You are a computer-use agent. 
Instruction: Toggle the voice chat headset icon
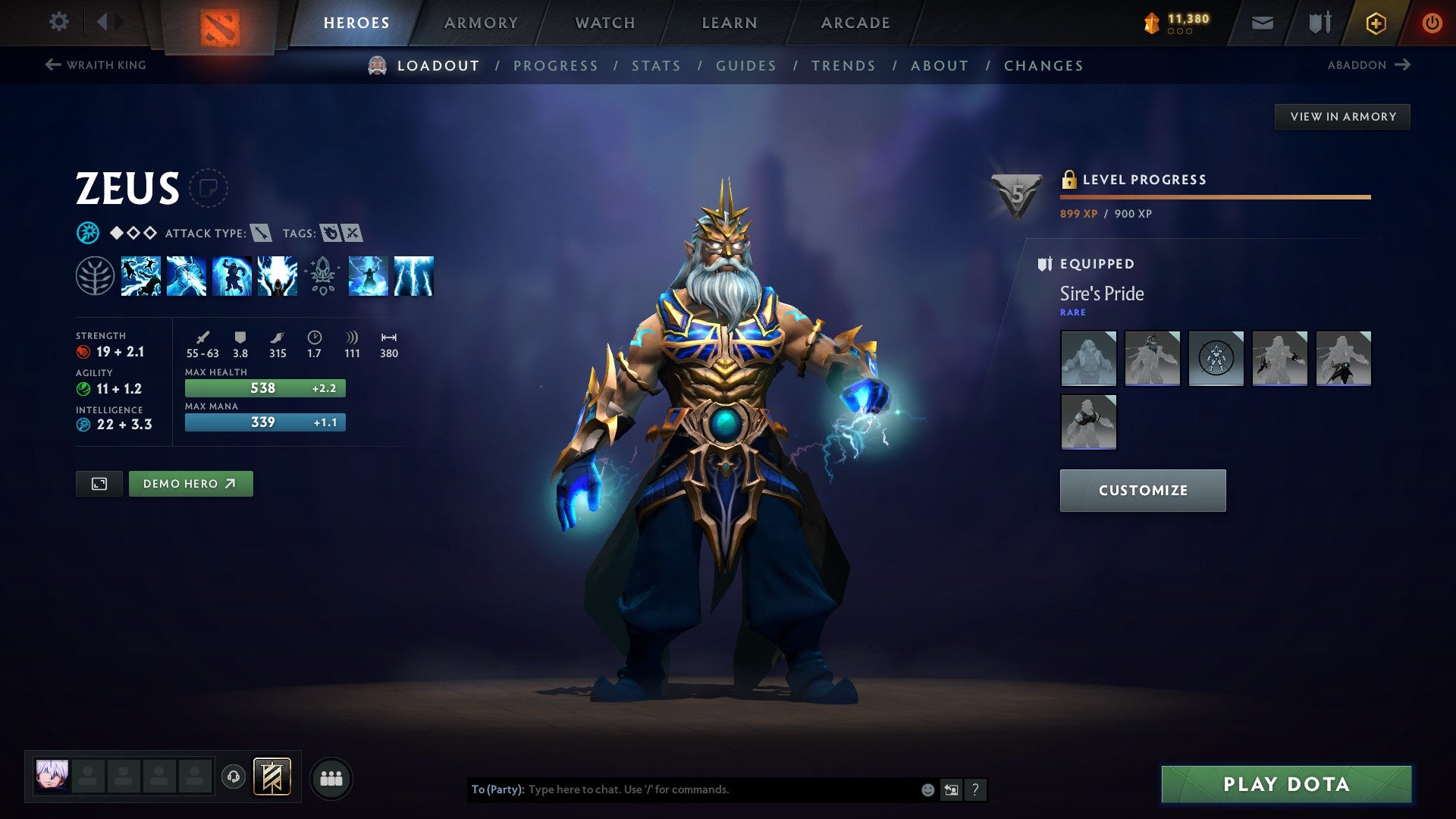[235, 777]
